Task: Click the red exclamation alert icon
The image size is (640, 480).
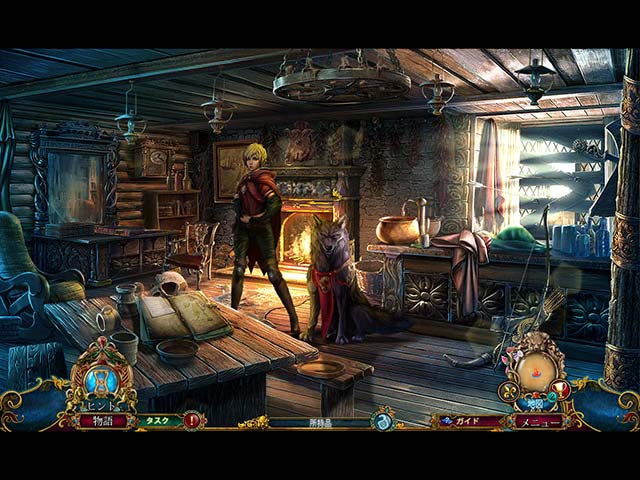Action: [191, 421]
